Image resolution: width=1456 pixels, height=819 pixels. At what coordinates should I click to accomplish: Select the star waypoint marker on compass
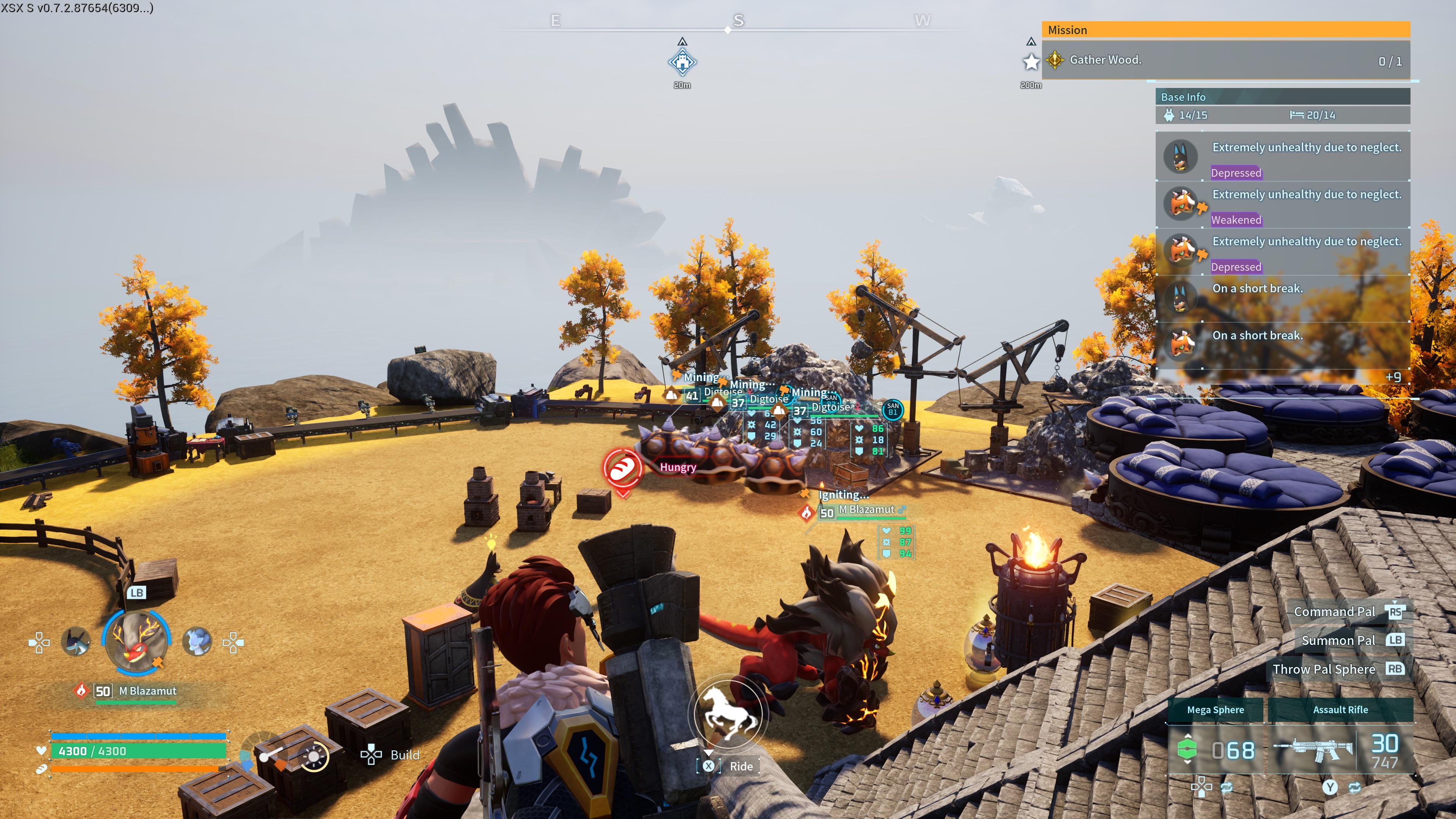click(x=1031, y=61)
